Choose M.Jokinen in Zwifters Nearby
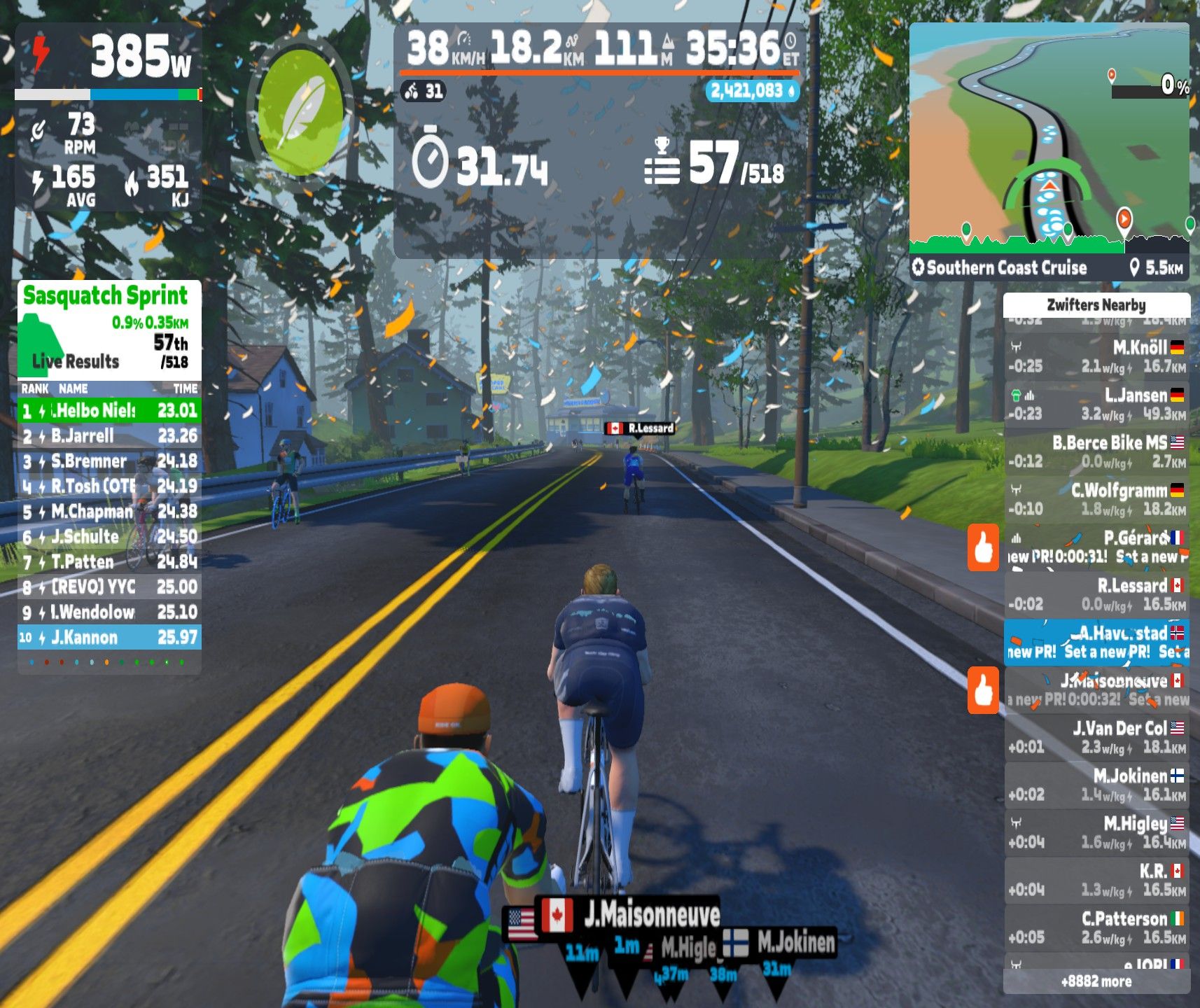The image size is (1200, 1008). click(x=1096, y=785)
